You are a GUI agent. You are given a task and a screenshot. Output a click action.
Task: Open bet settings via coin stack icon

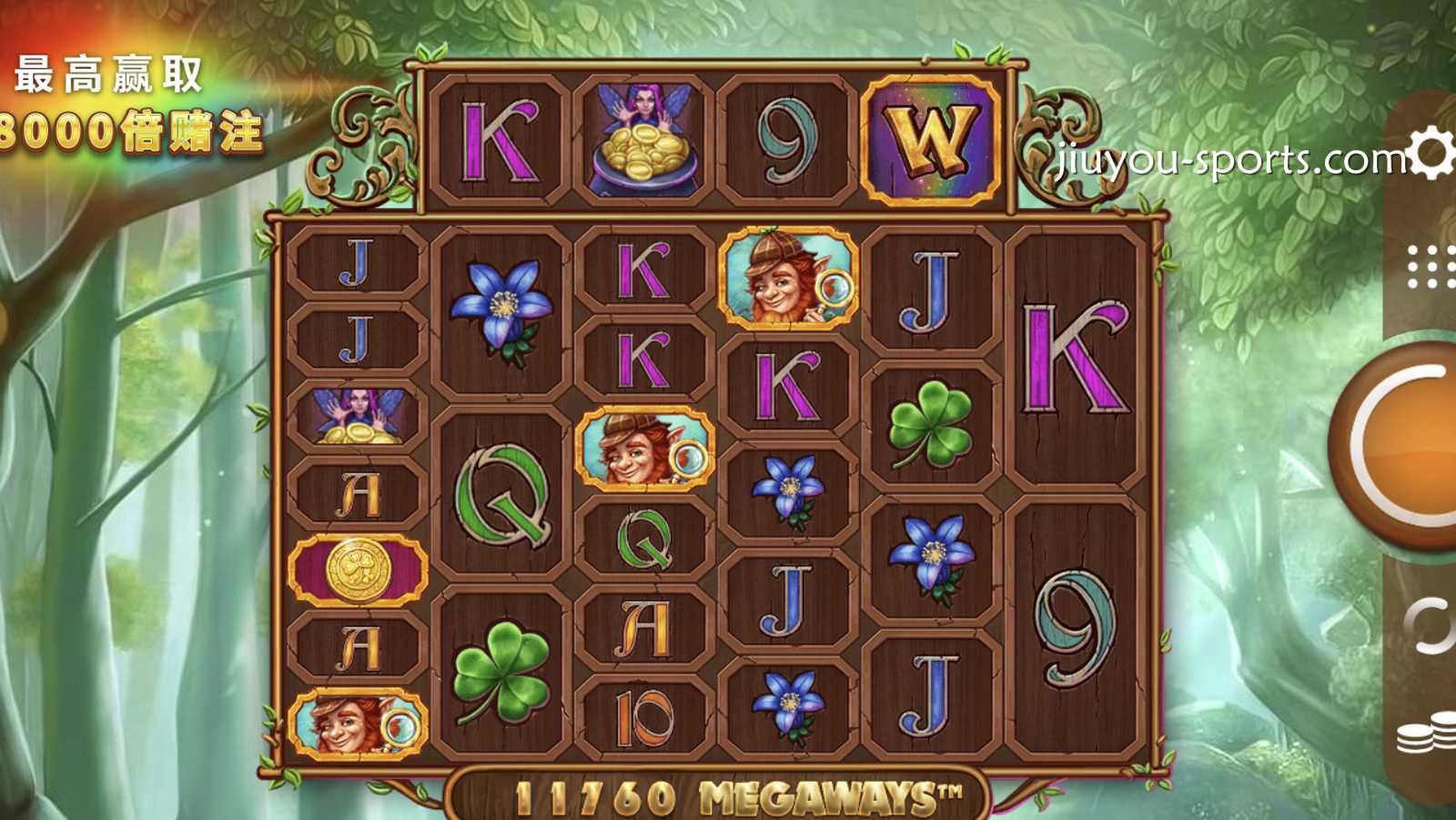[1429, 734]
